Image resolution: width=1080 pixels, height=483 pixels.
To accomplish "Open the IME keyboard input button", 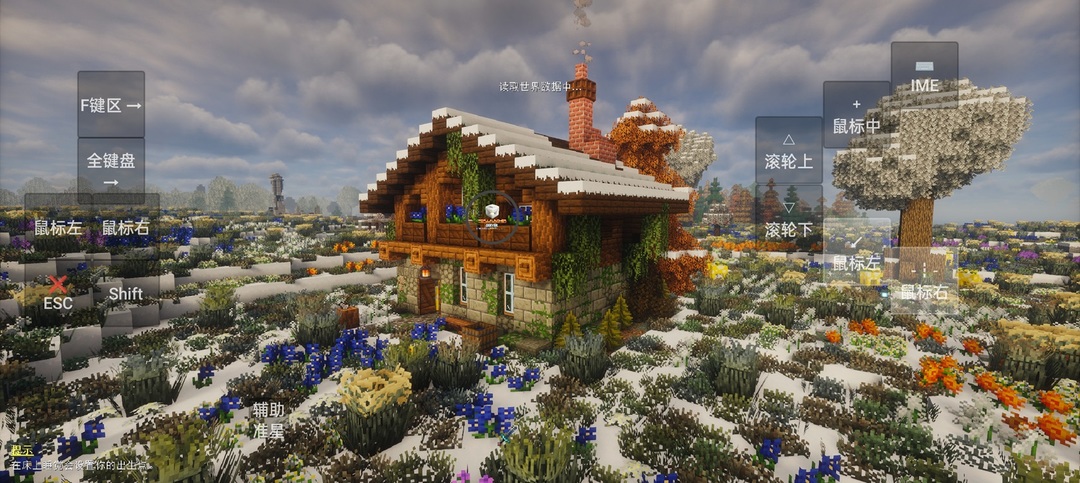I will (x=924, y=75).
